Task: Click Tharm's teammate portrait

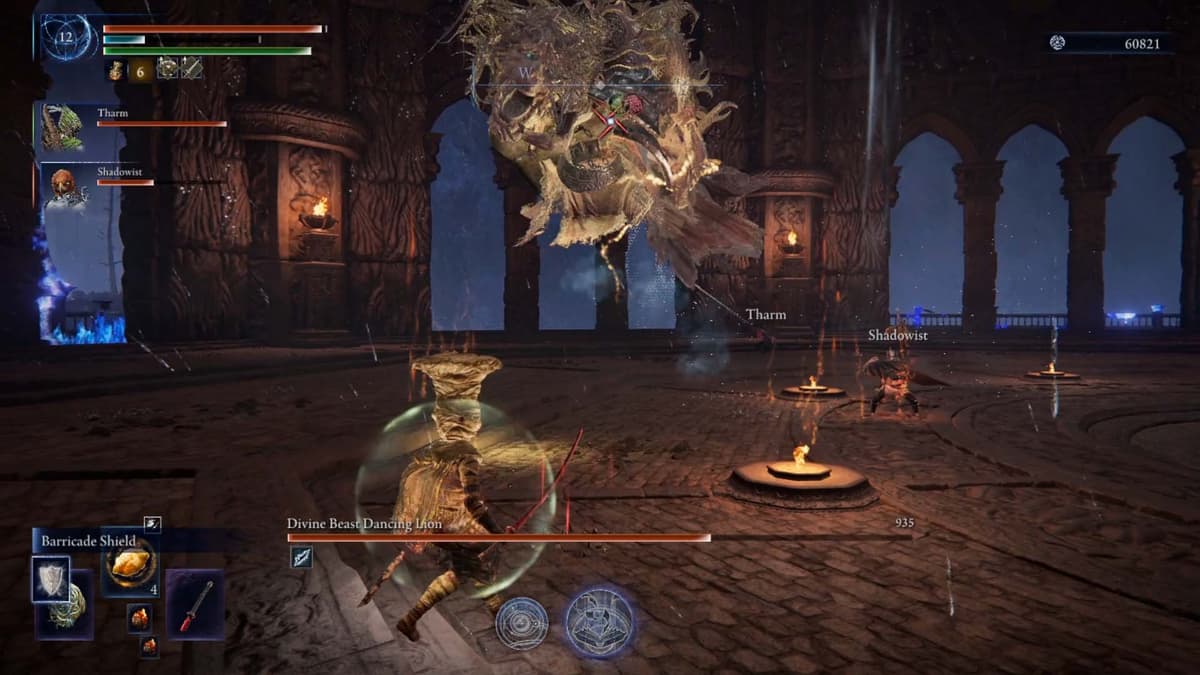Action: (62, 128)
